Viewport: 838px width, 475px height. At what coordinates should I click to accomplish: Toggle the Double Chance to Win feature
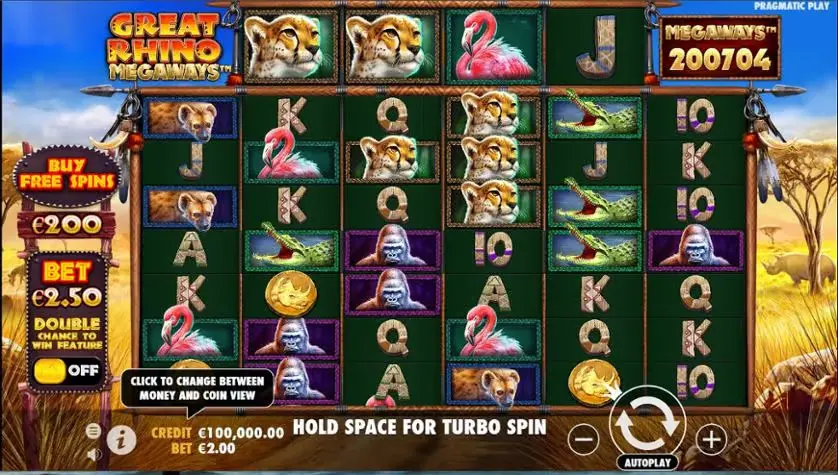pyautogui.click(x=66, y=372)
